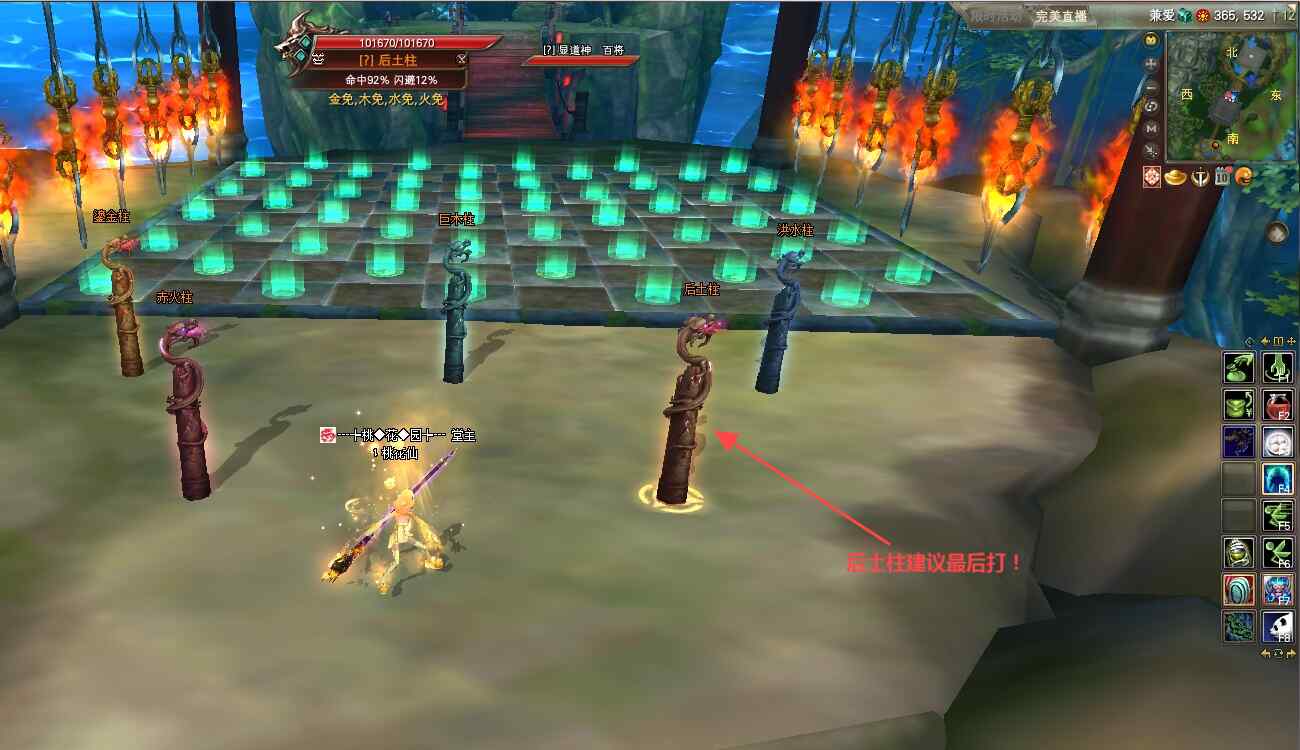Zoom out the minimap with the minus button
Image resolution: width=1300 pixels, height=750 pixels.
click(x=1152, y=85)
